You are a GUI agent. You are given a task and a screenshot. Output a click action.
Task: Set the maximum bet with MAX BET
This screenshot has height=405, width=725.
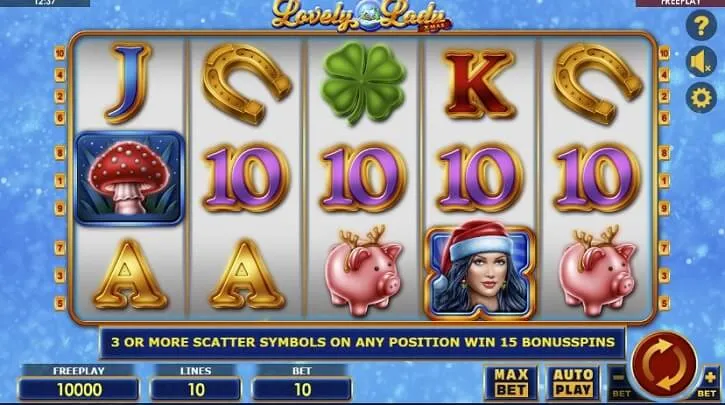[x=511, y=381]
